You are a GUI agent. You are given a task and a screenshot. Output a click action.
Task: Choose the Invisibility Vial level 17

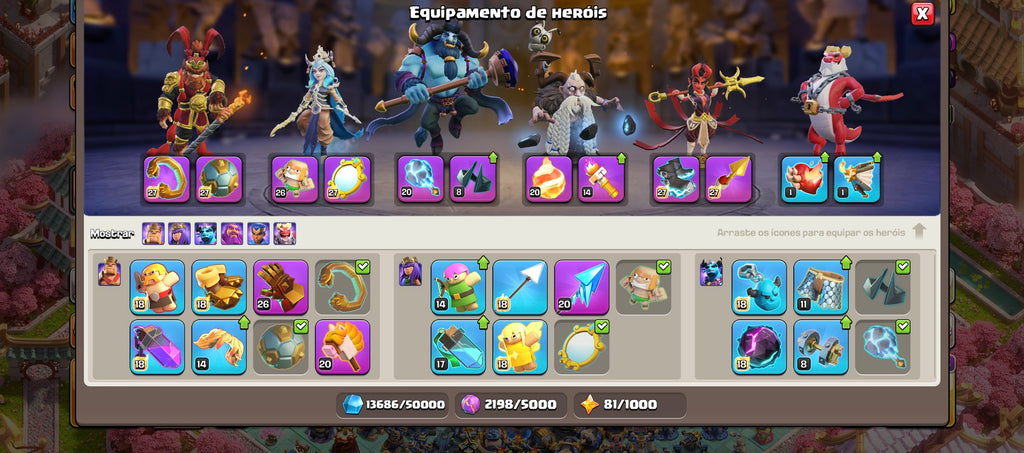click(458, 347)
